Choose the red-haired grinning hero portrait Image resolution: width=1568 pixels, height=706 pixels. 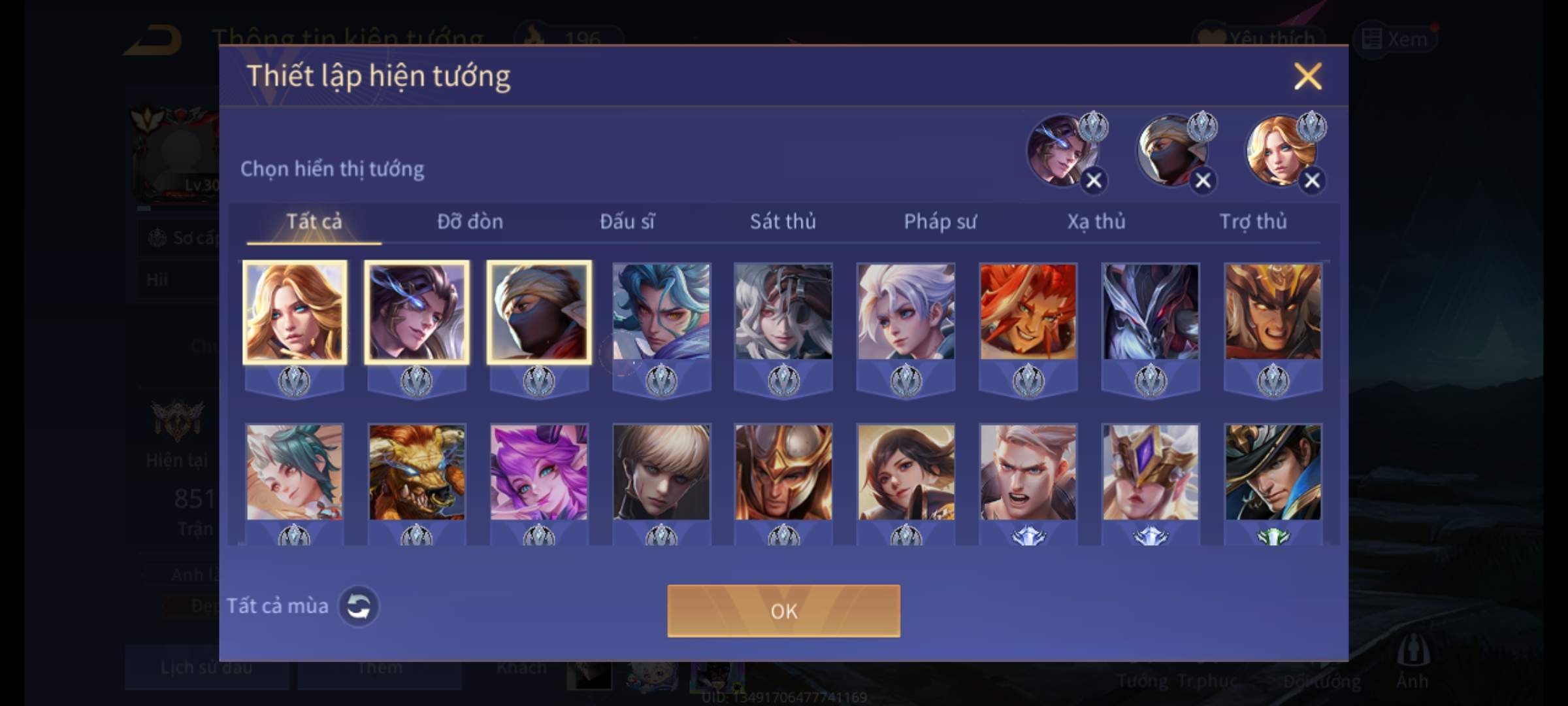[1028, 312]
